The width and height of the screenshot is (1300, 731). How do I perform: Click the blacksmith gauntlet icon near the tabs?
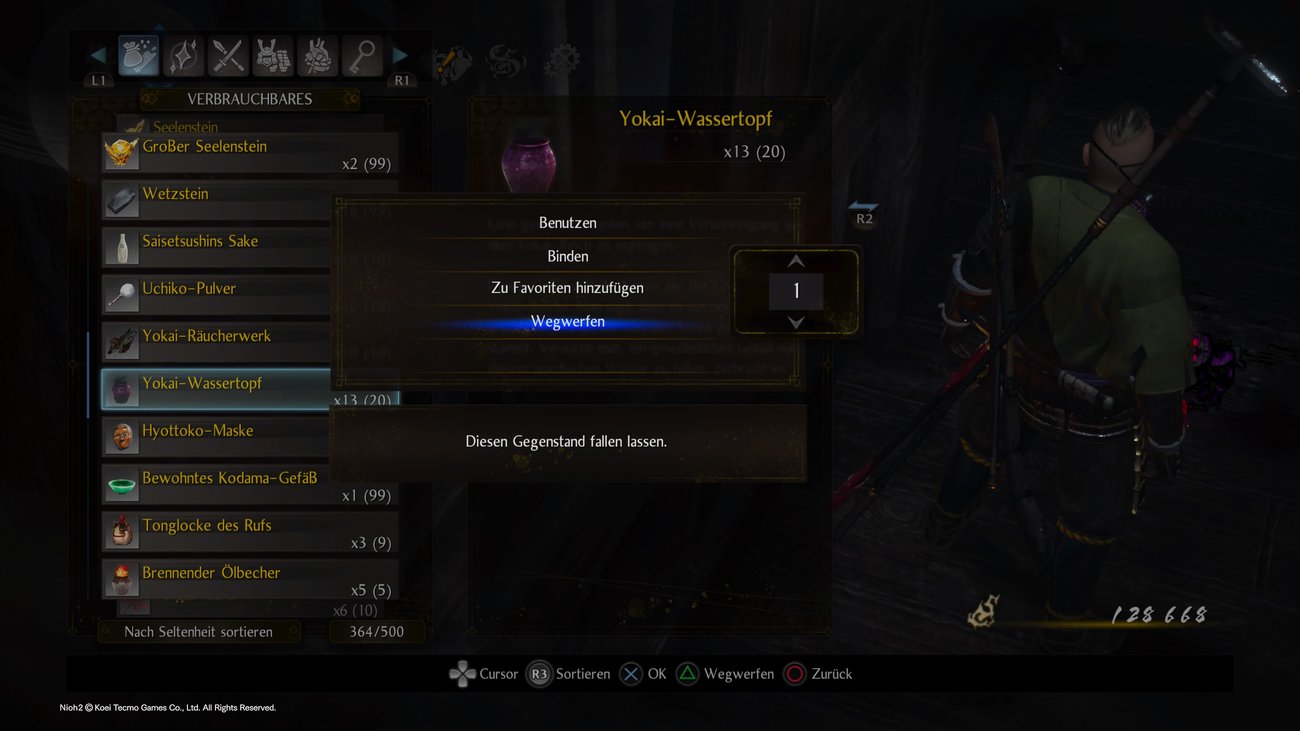[452, 62]
